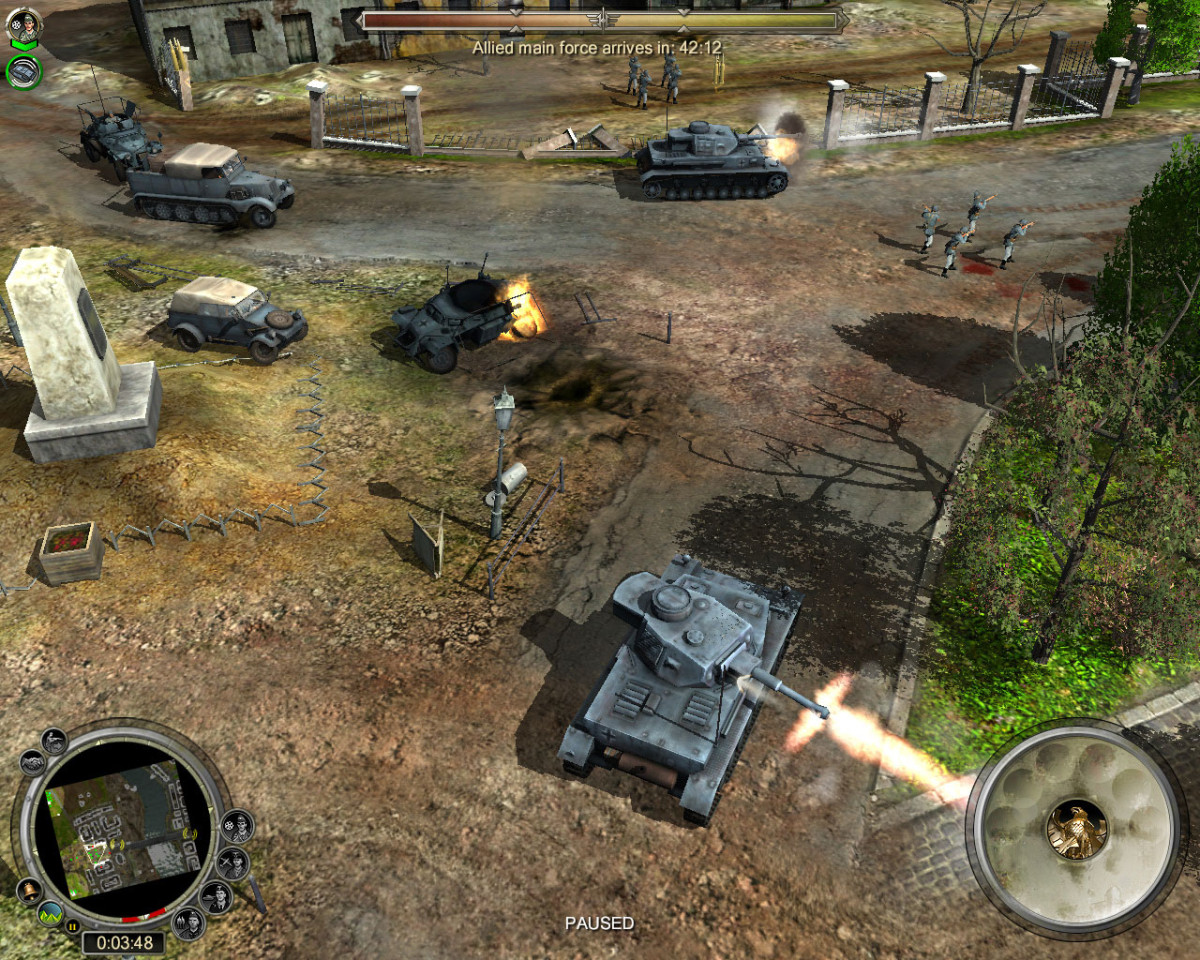
Task: Open the handshake diplomacy icon
Action: [x=32, y=763]
